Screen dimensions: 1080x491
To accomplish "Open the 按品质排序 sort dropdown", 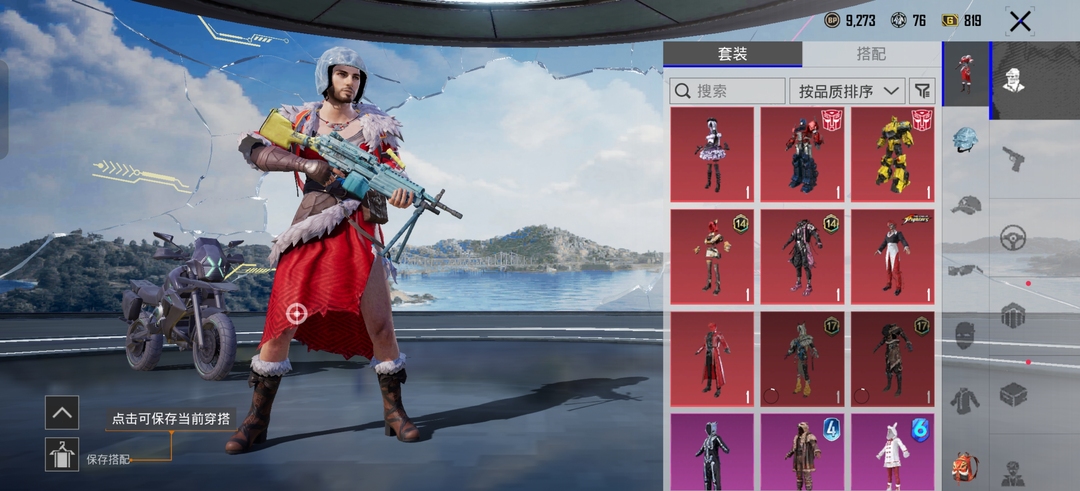I will click(x=846, y=91).
